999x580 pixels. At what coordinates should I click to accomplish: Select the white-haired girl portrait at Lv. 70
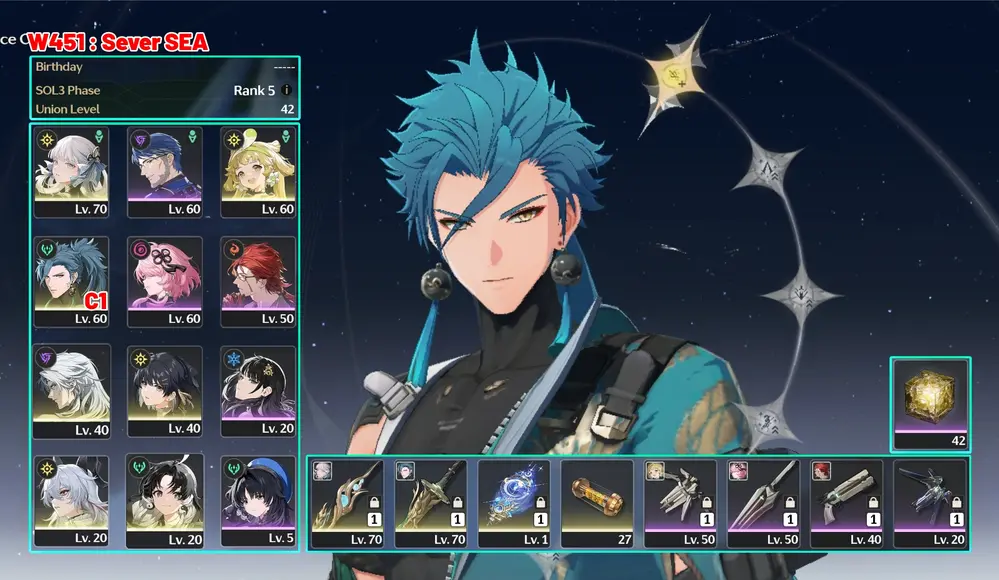tap(71, 171)
